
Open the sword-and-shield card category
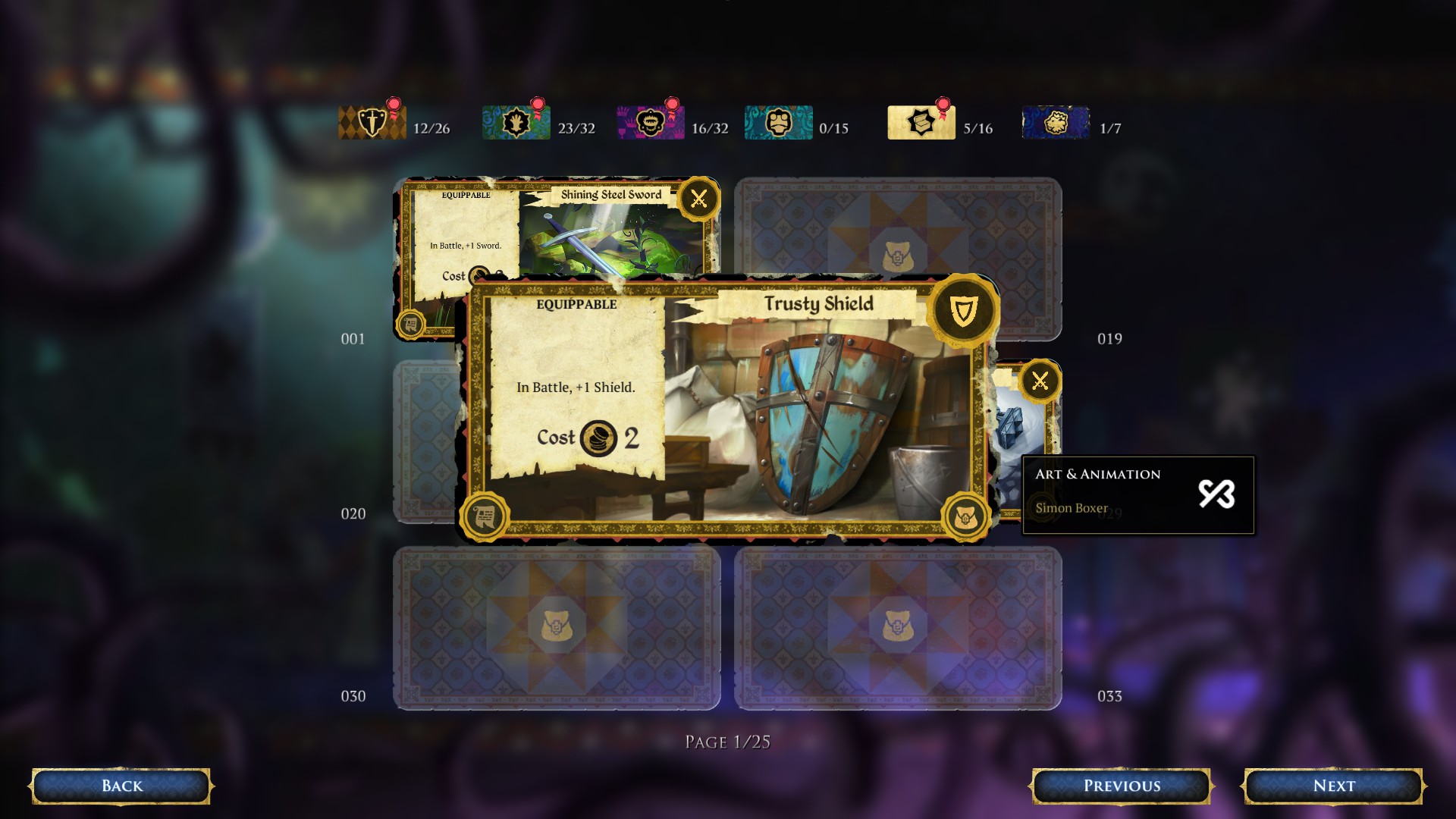(372, 123)
